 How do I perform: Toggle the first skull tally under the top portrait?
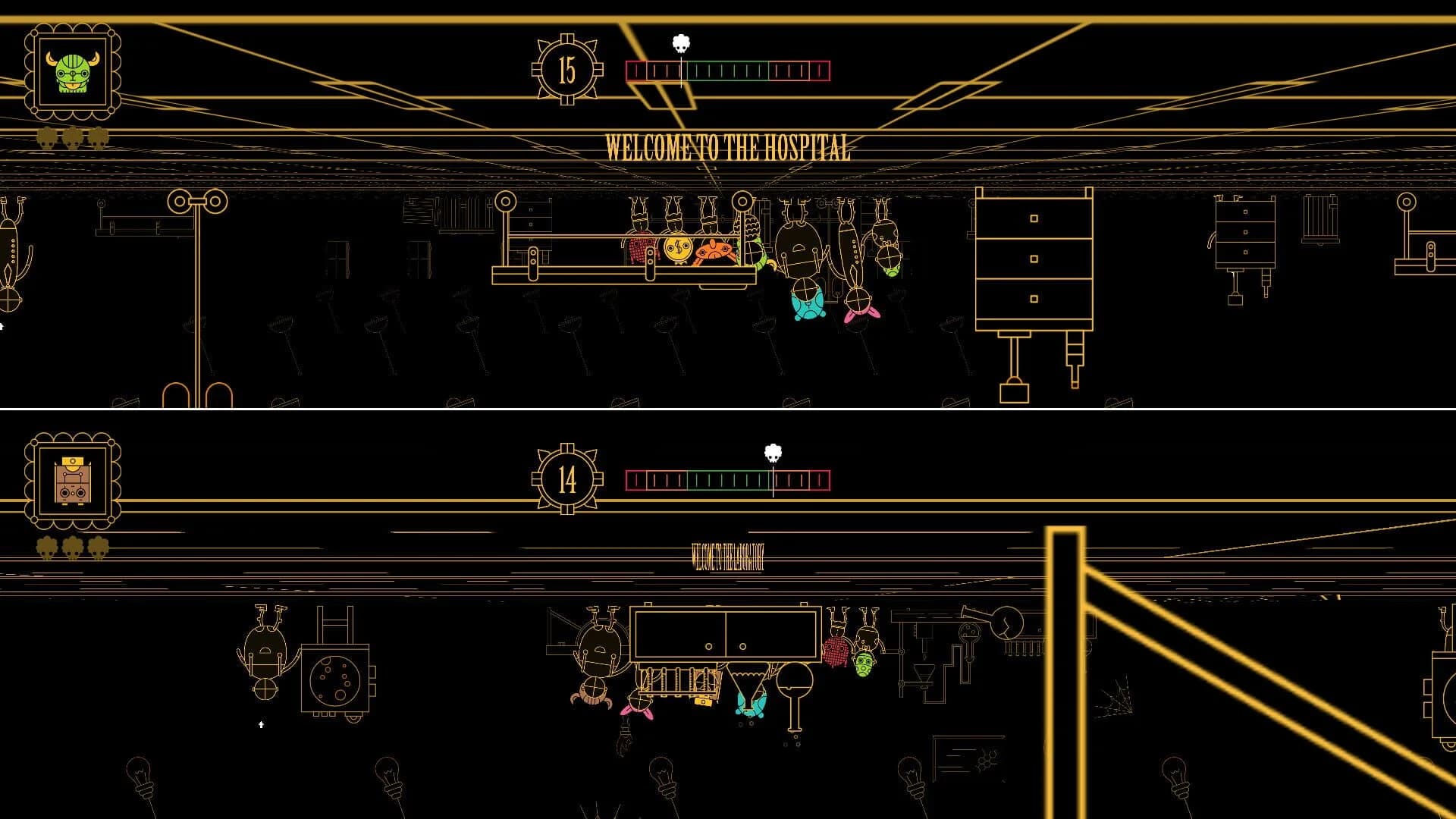(47, 140)
